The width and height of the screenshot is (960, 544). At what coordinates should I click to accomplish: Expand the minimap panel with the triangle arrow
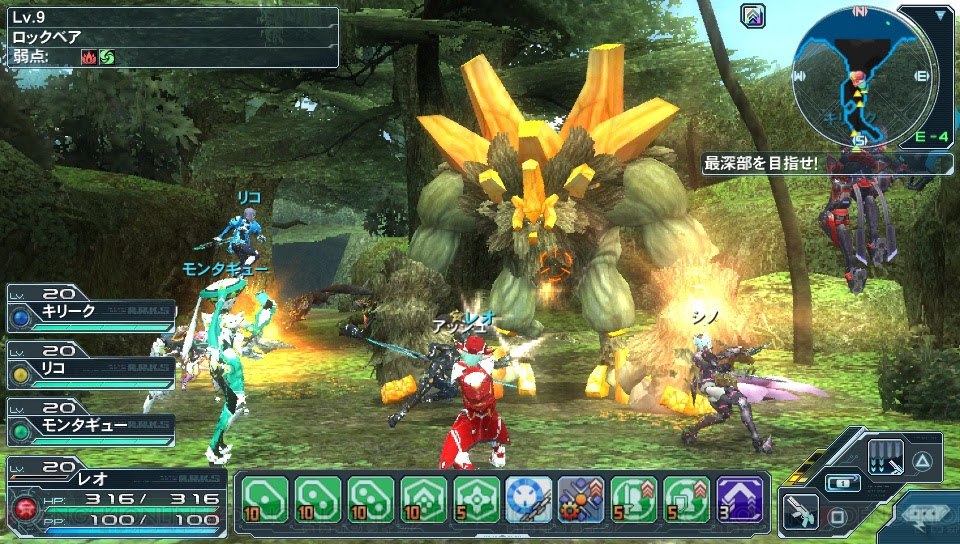(941, 16)
